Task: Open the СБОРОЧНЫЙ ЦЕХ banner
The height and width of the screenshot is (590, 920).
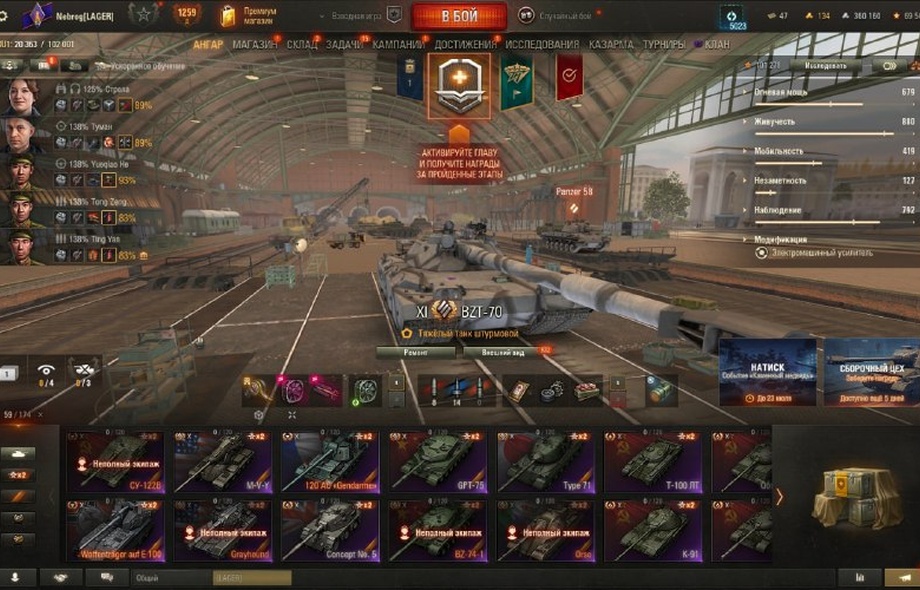Action: coord(871,372)
